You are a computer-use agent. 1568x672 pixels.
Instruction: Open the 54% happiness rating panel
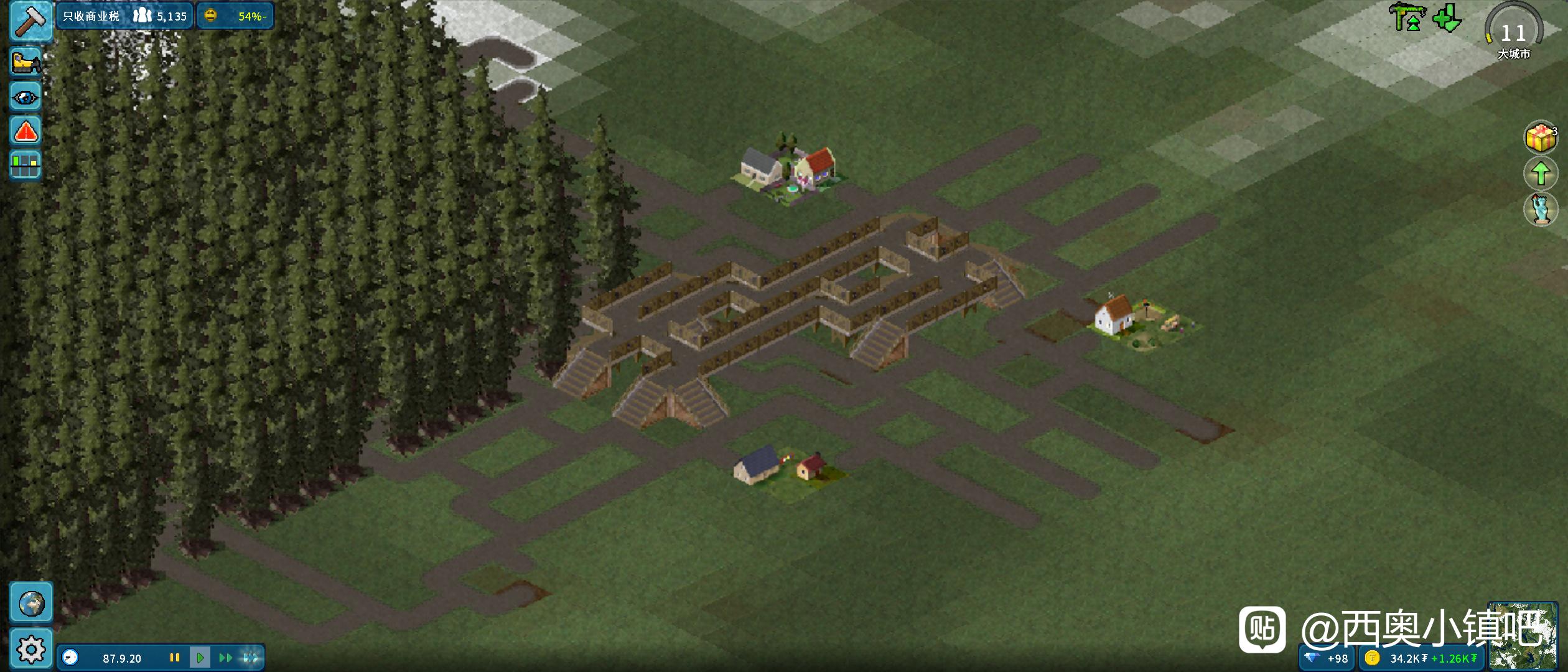pyautogui.click(x=235, y=16)
